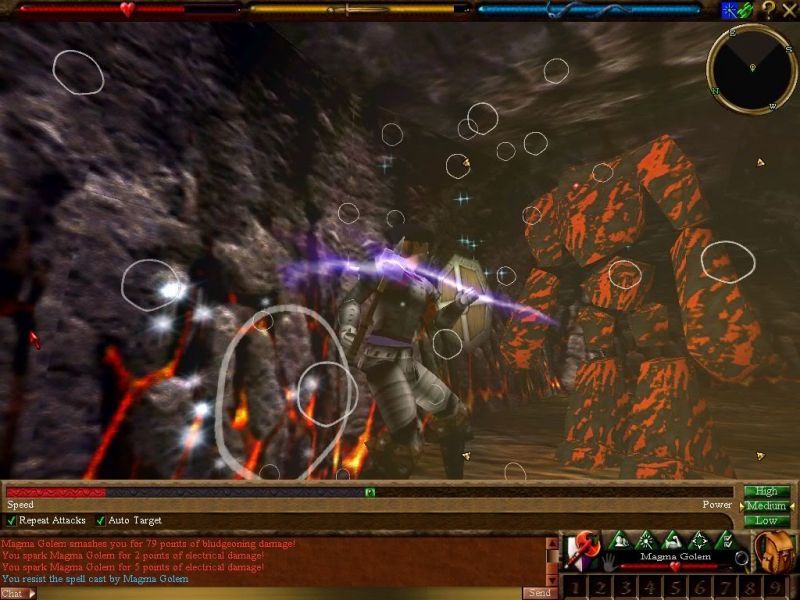The height and width of the screenshot is (600, 800).
Task: Open the spell burst magic panel
Action: [x=645, y=540]
